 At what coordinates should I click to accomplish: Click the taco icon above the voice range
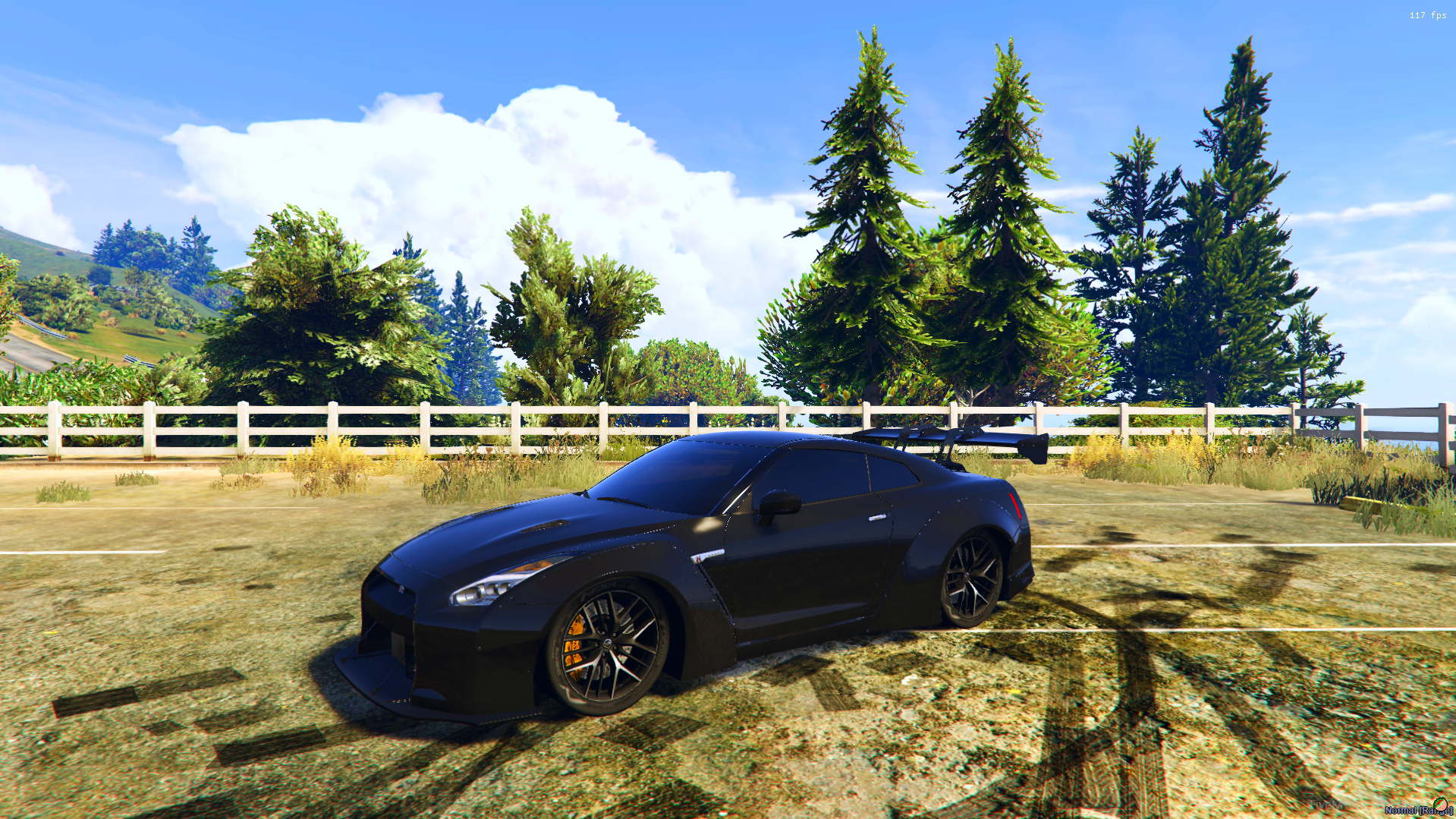[x=1439, y=804]
